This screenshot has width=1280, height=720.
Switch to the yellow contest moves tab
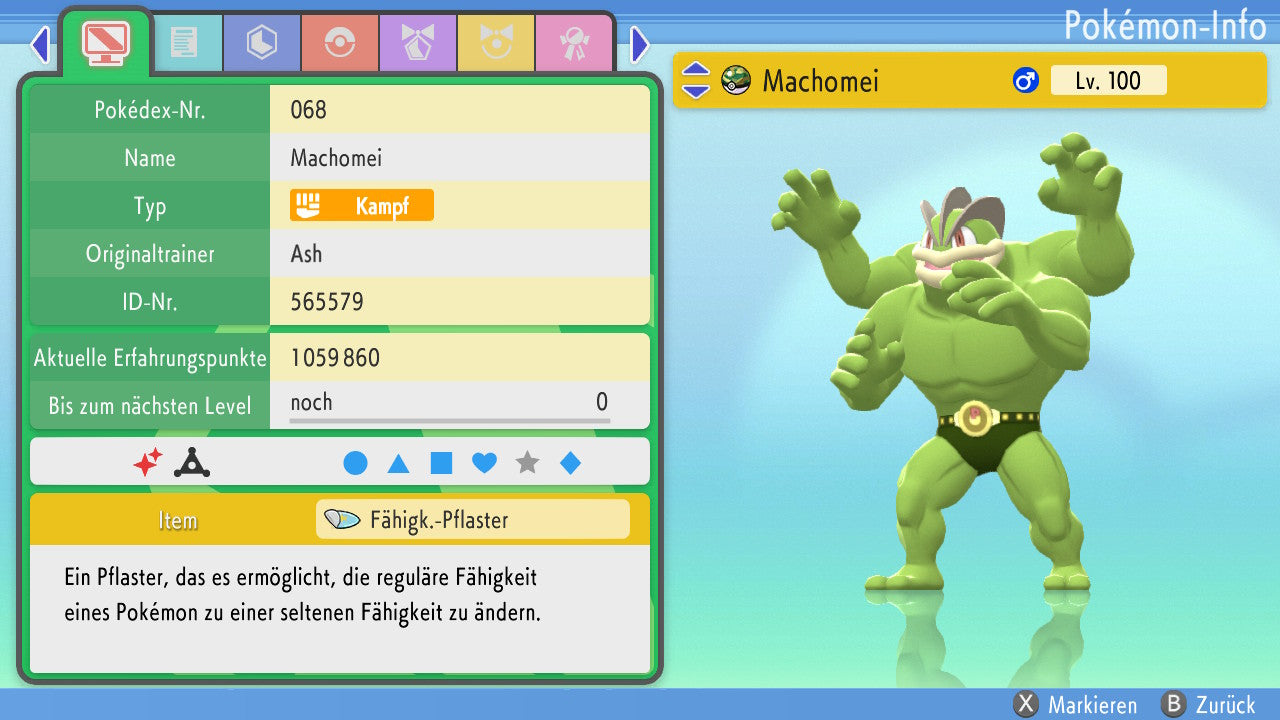[496, 43]
